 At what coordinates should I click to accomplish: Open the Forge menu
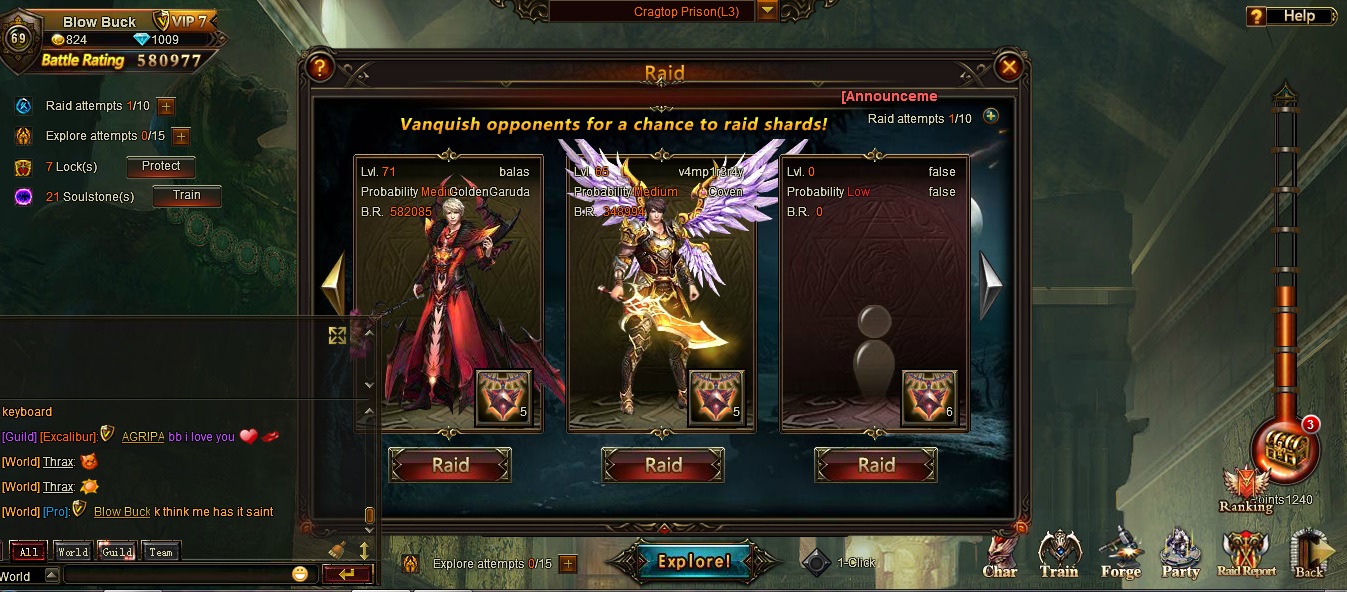(1120, 555)
